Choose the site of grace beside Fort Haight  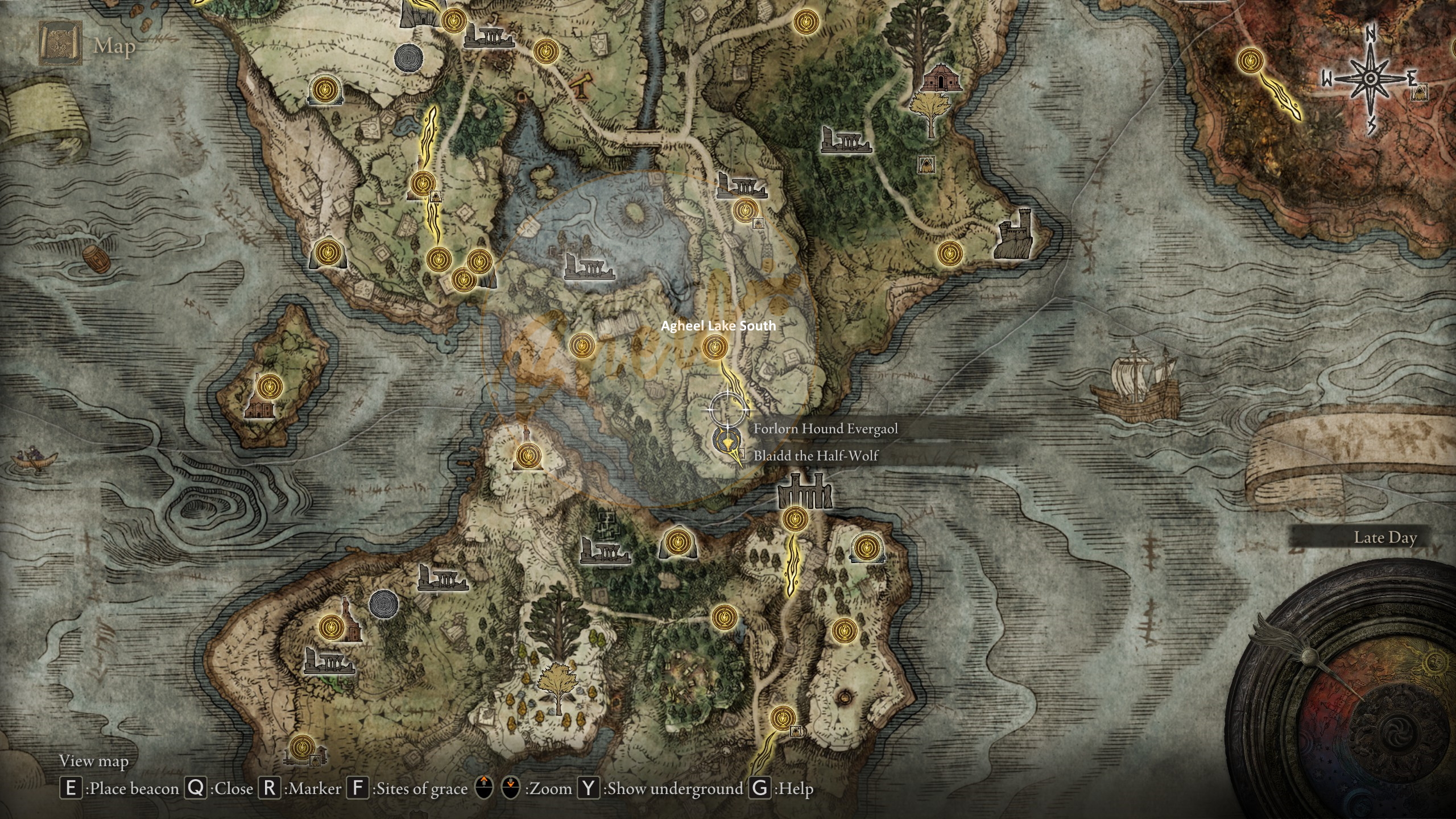[x=949, y=253]
